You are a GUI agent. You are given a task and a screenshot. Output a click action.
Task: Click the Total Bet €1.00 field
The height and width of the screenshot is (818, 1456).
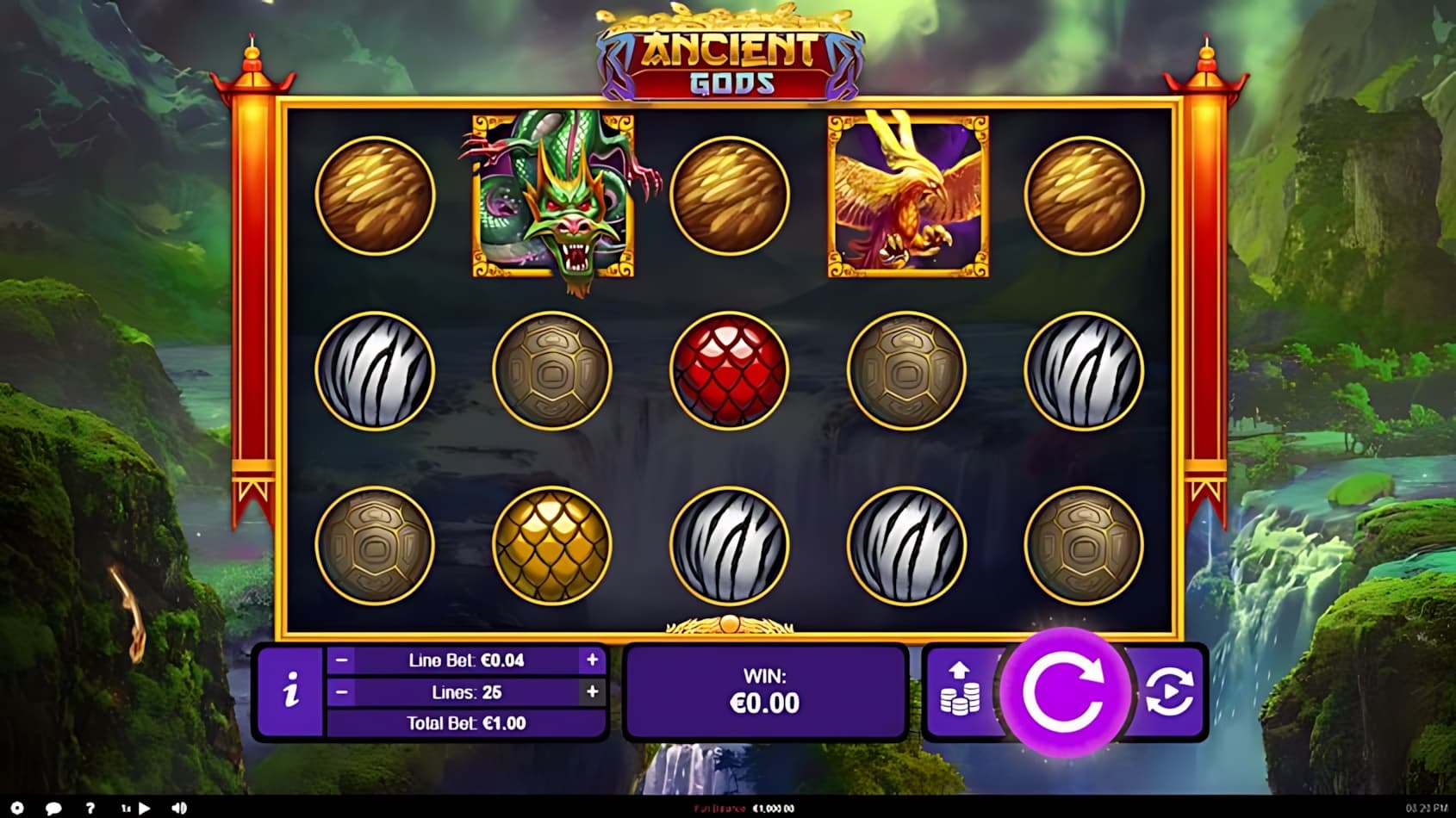pos(468,723)
